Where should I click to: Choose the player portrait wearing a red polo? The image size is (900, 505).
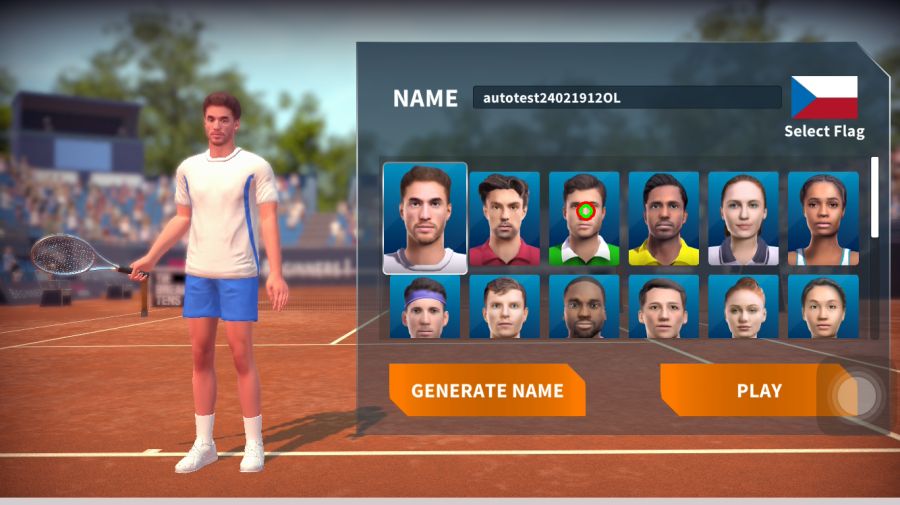504,219
